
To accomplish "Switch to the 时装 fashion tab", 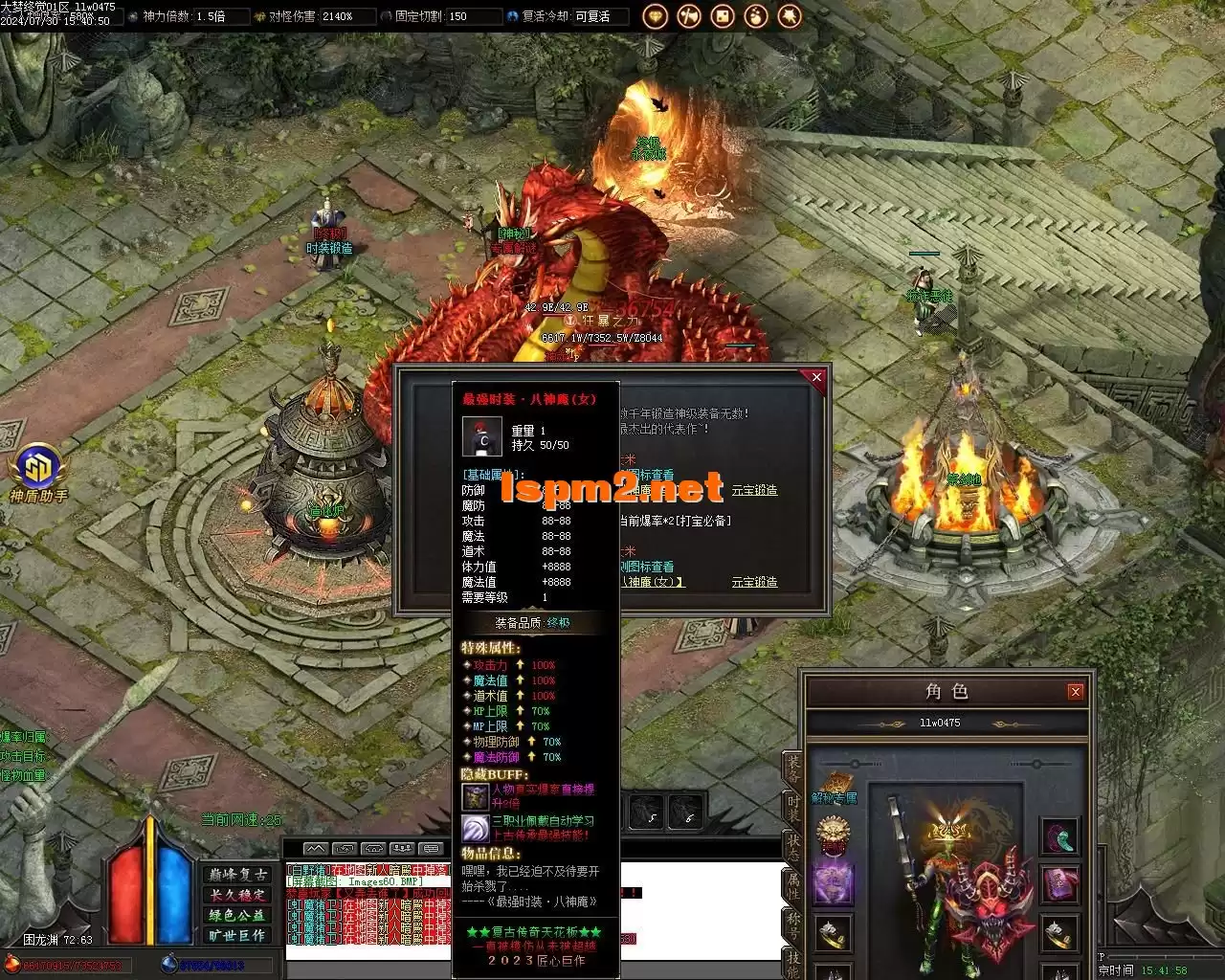I will click(x=792, y=810).
